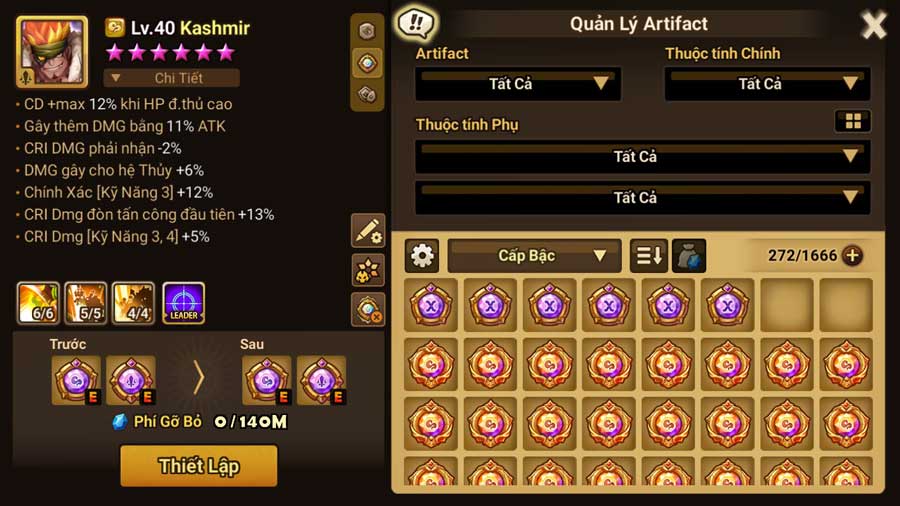900x506 pixels.
Task: Open the Thuộc tính Chính dropdown
Action: point(767,83)
